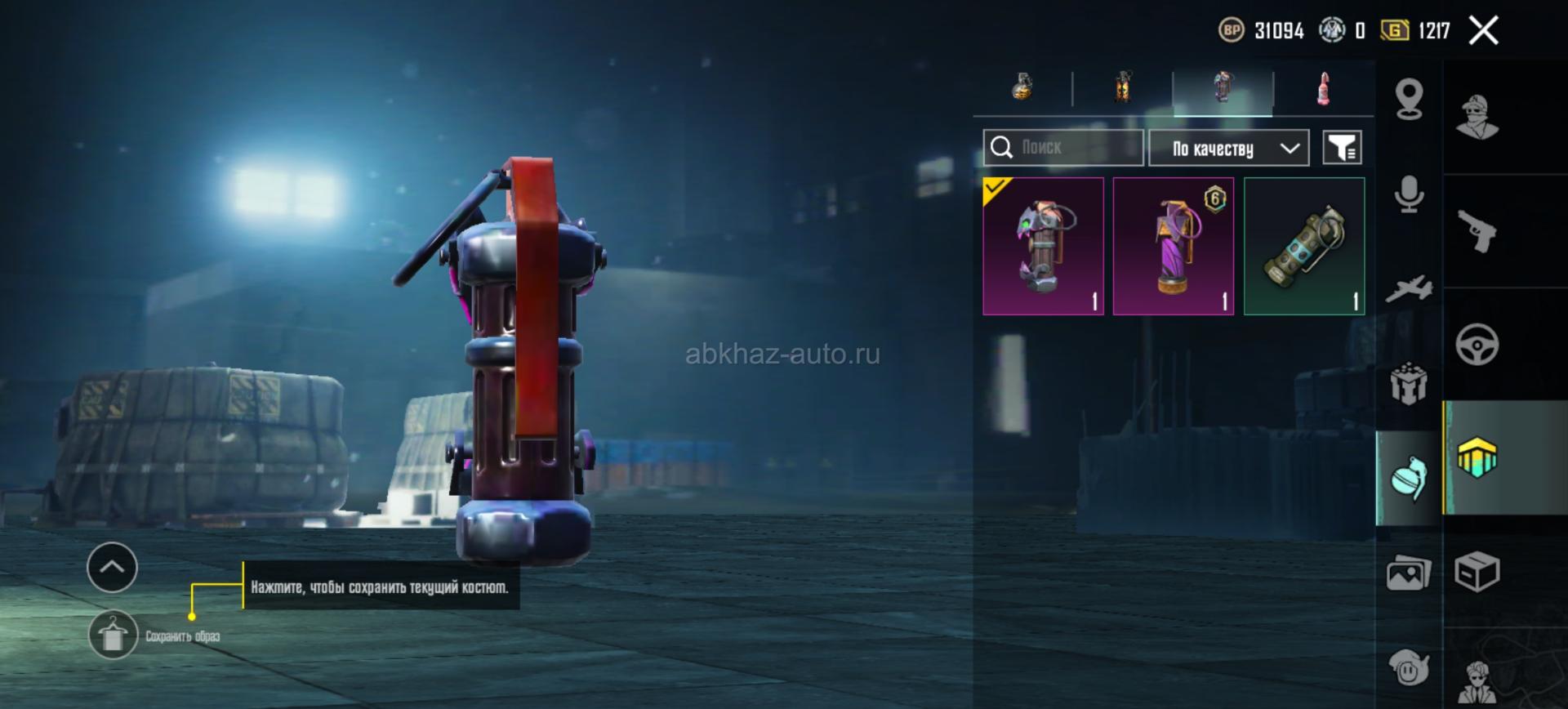
Task: Click the search field labeled Поиск
Action: coord(1062,148)
